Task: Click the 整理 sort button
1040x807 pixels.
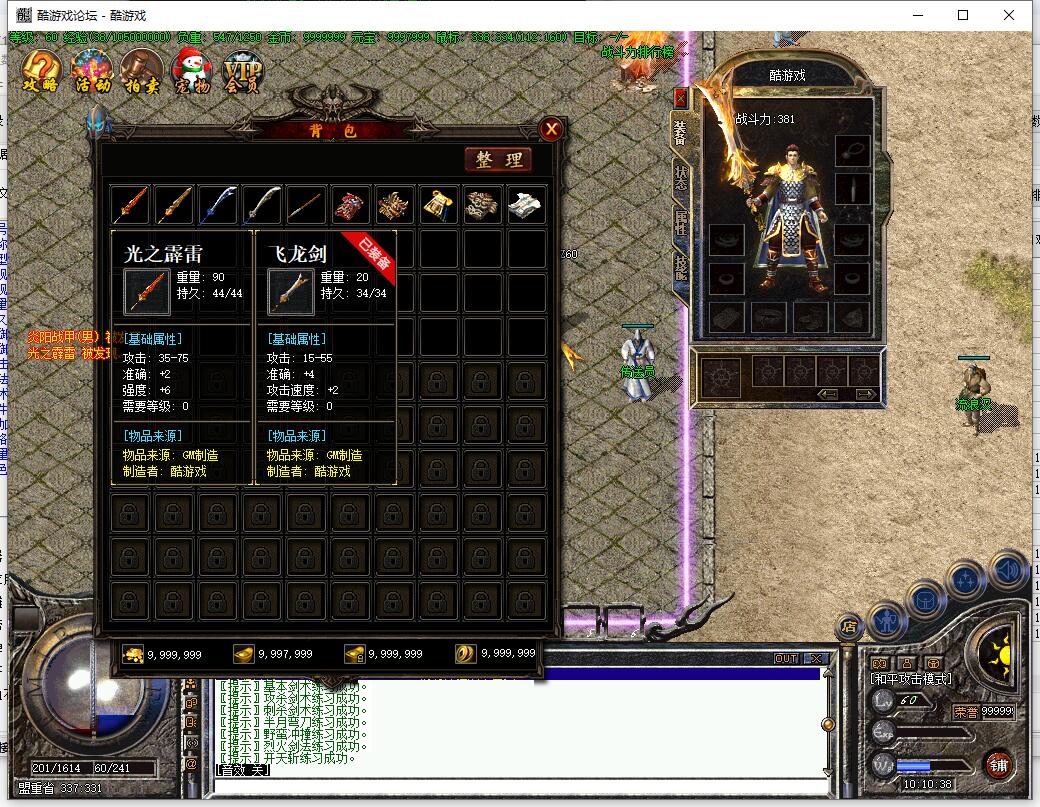Action: pyautogui.click(x=498, y=160)
